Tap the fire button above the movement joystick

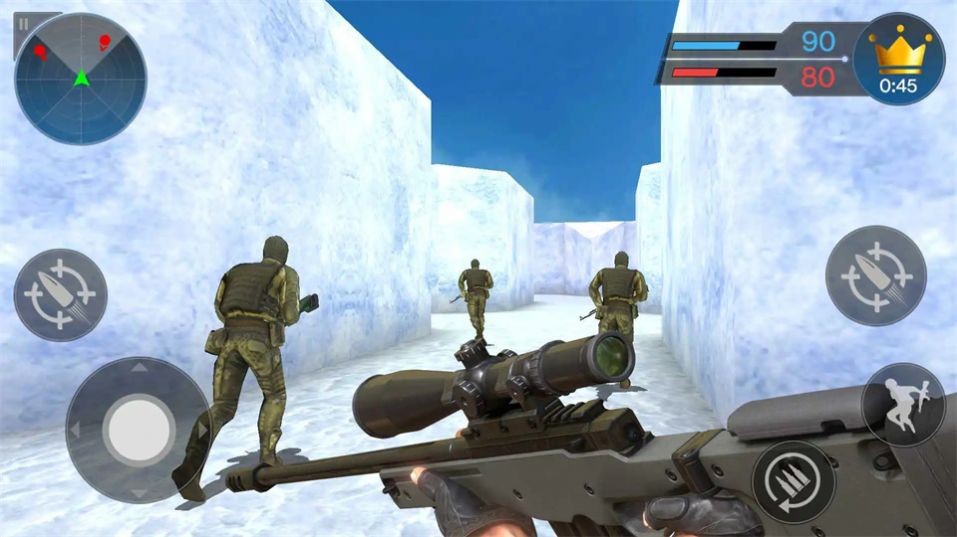(61, 295)
